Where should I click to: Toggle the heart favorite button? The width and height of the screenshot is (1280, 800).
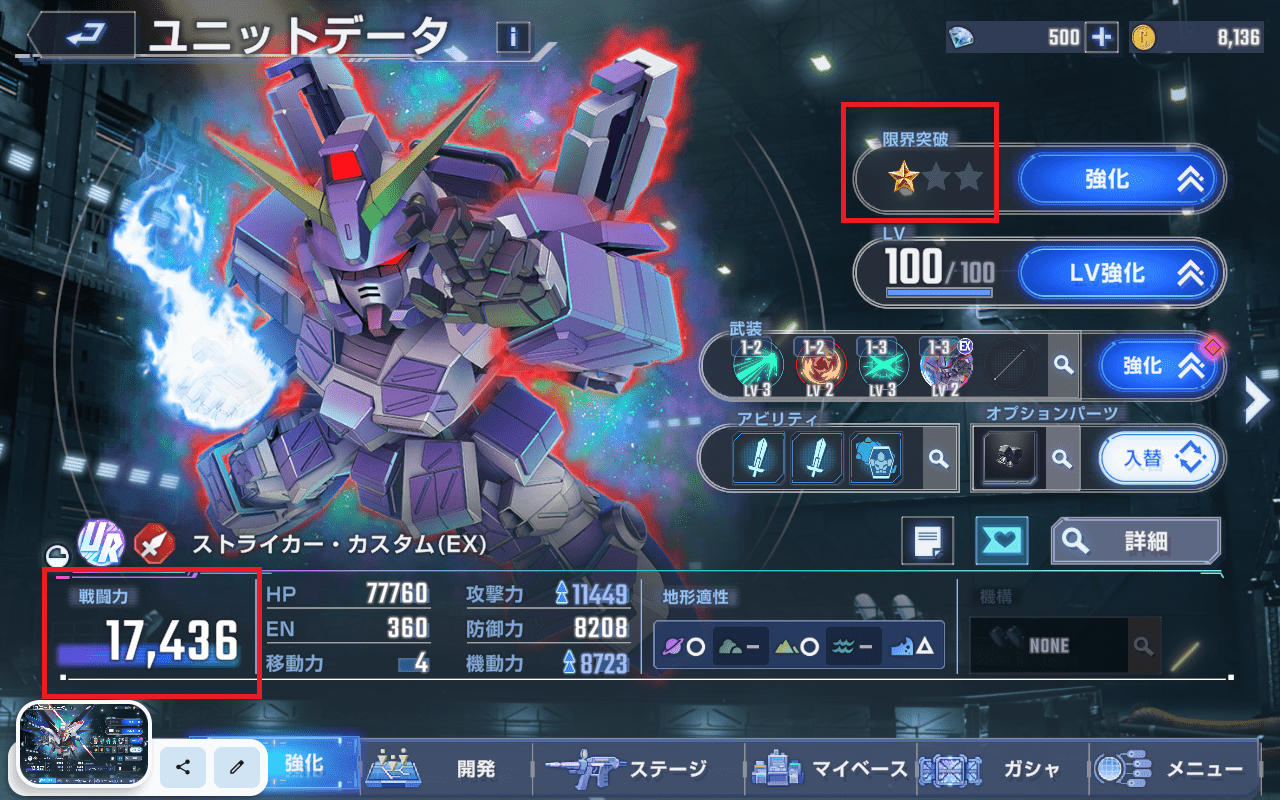click(1001, 541)
